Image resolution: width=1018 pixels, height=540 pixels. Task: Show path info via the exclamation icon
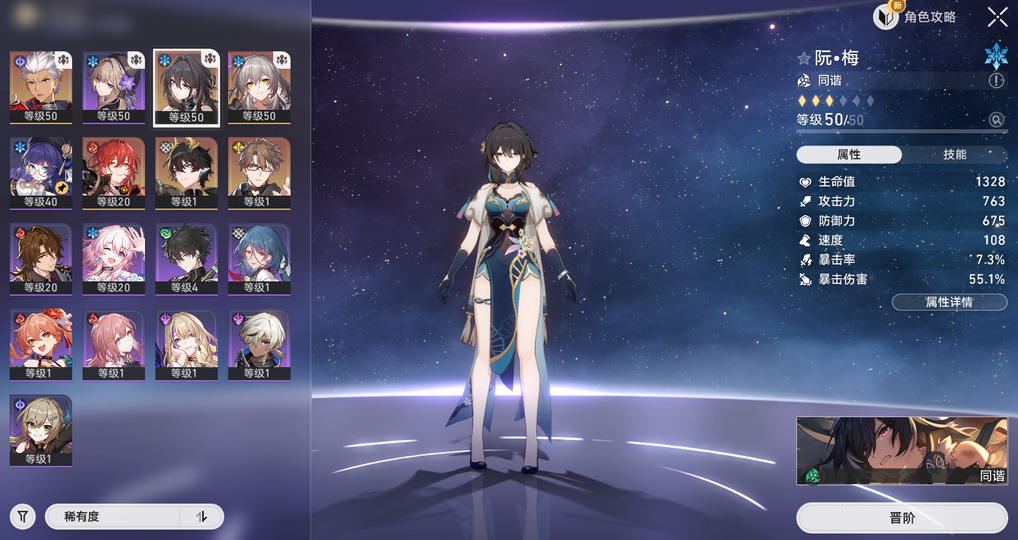point(996,80)
